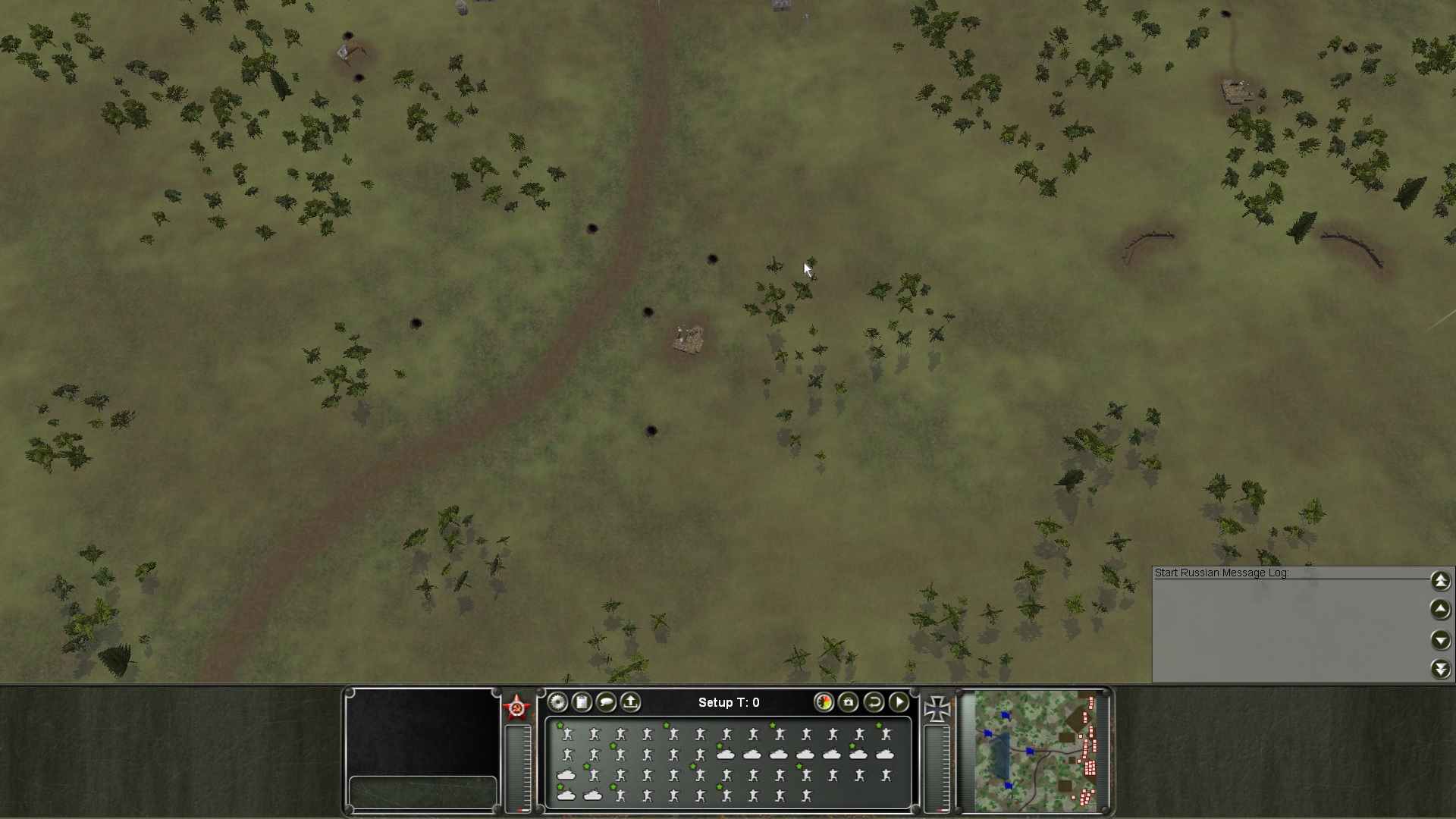Click the upload arrow icon
1456x819 pixels.
[630, 702]
